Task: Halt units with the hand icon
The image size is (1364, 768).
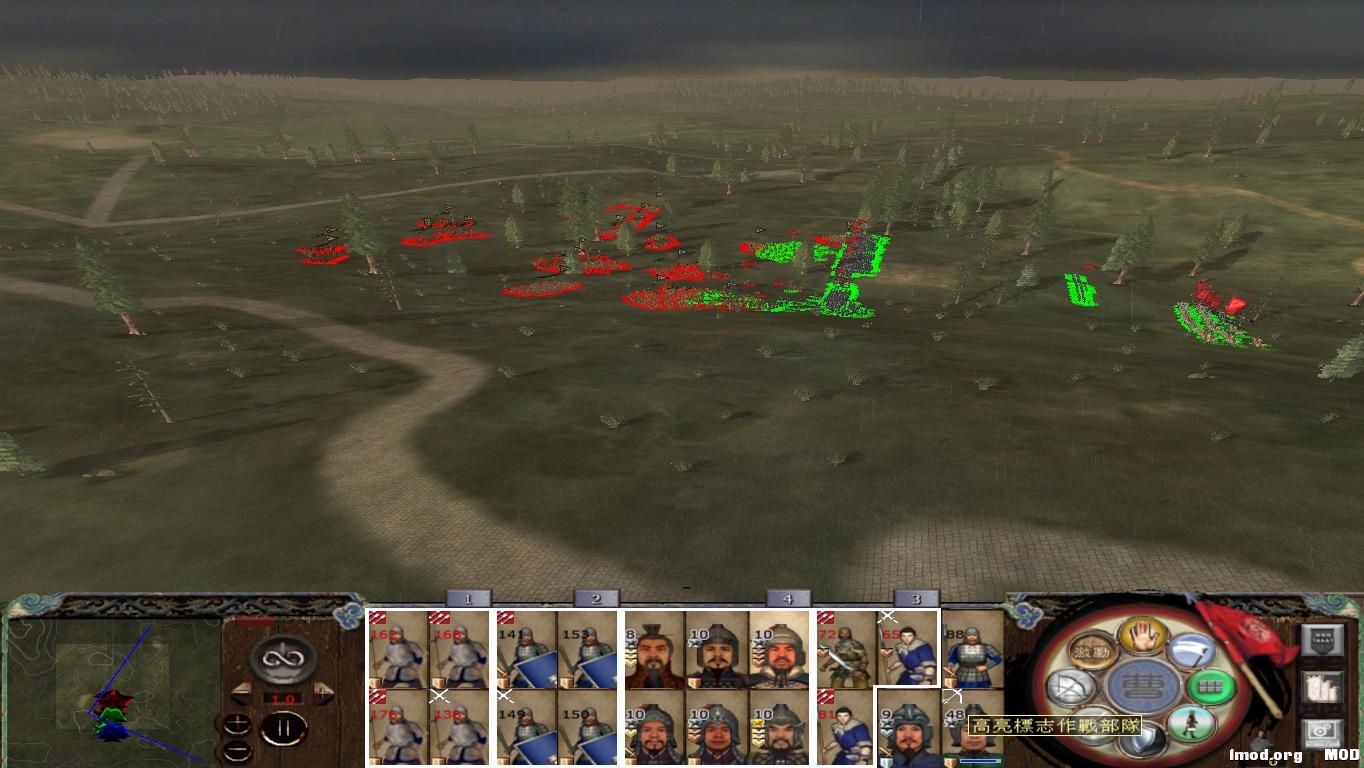Action: click(x=1141, y=636)
